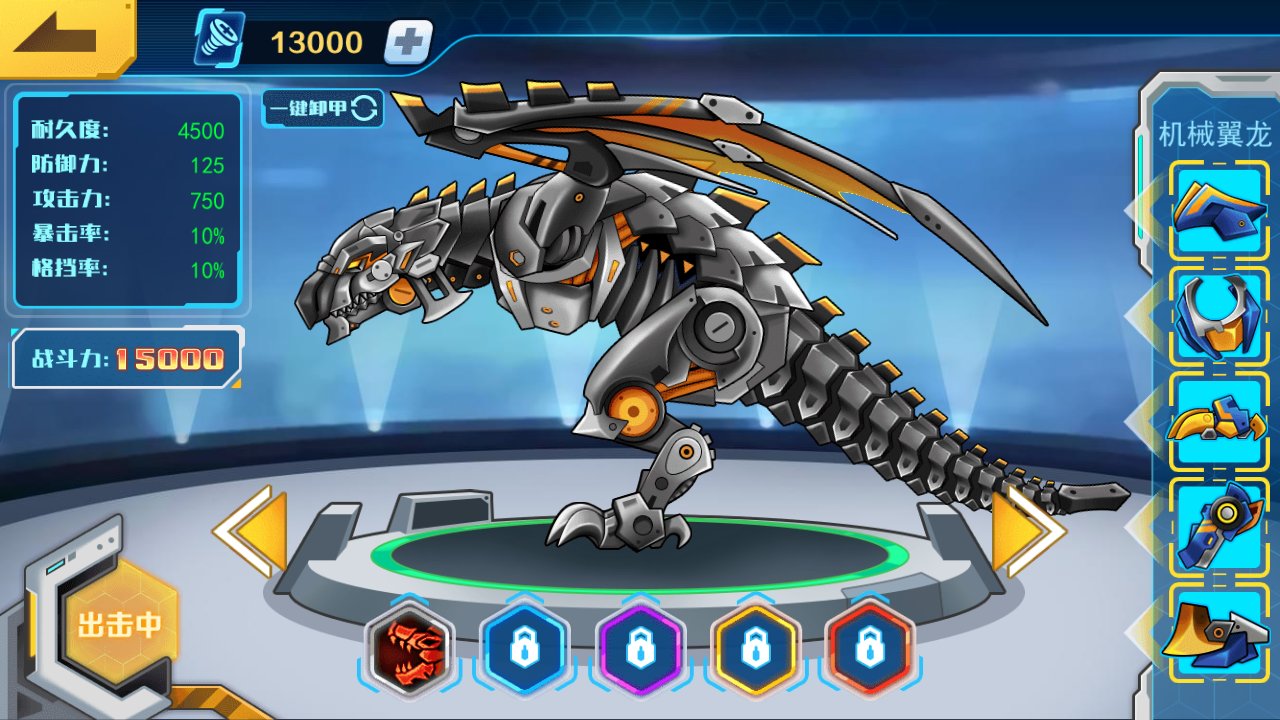Choose the gold tail blade armor part
The width and height of the screenshot is (1280, 720).
1217,632
